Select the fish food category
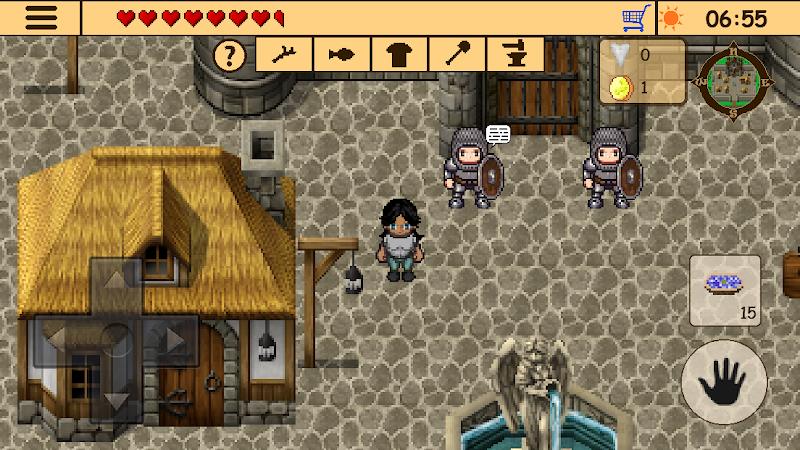Screen dimensions: 800x450 (x=342, y=55)
